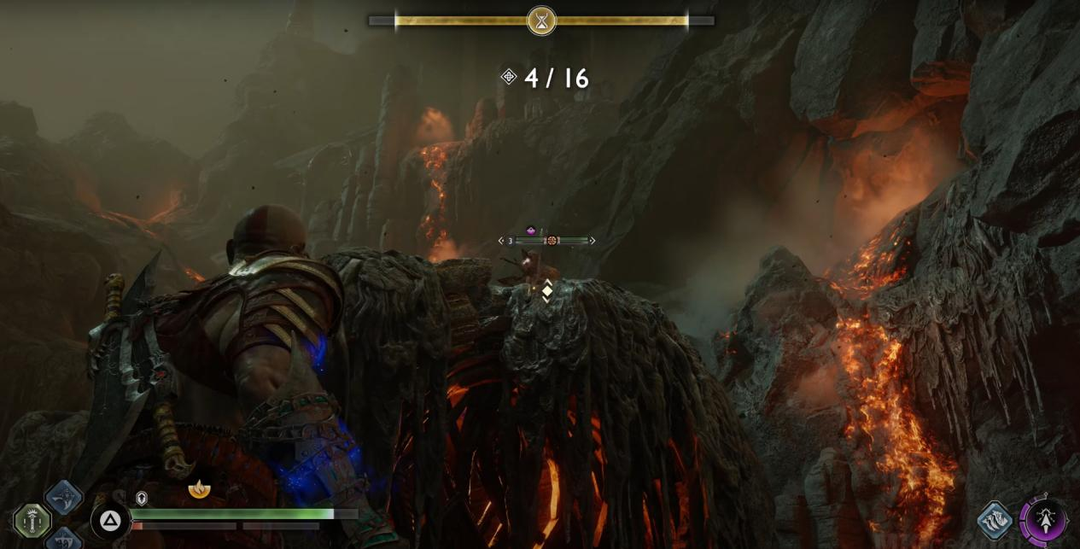Choose the upper blue diamond weapon icon
Image resolution: width=1080 pixels, height=549 pixels.
tap(64, 497)
